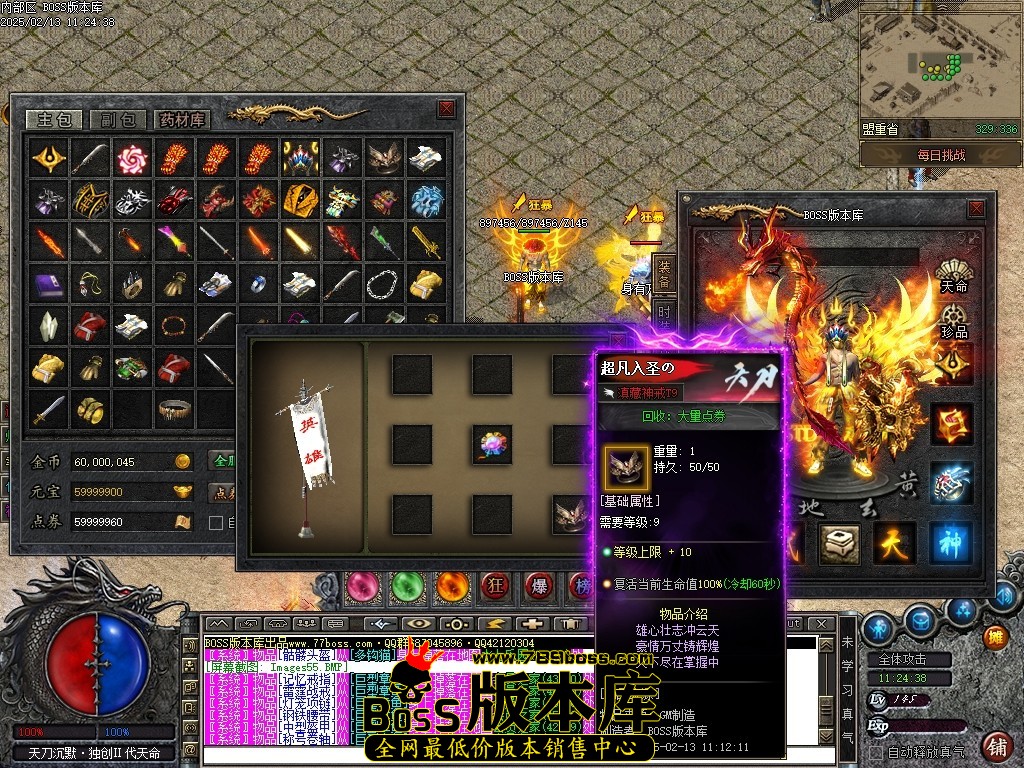Select the 主包 main bag tab
This screenshot has height=768, width=1024.
click(54, 119)
